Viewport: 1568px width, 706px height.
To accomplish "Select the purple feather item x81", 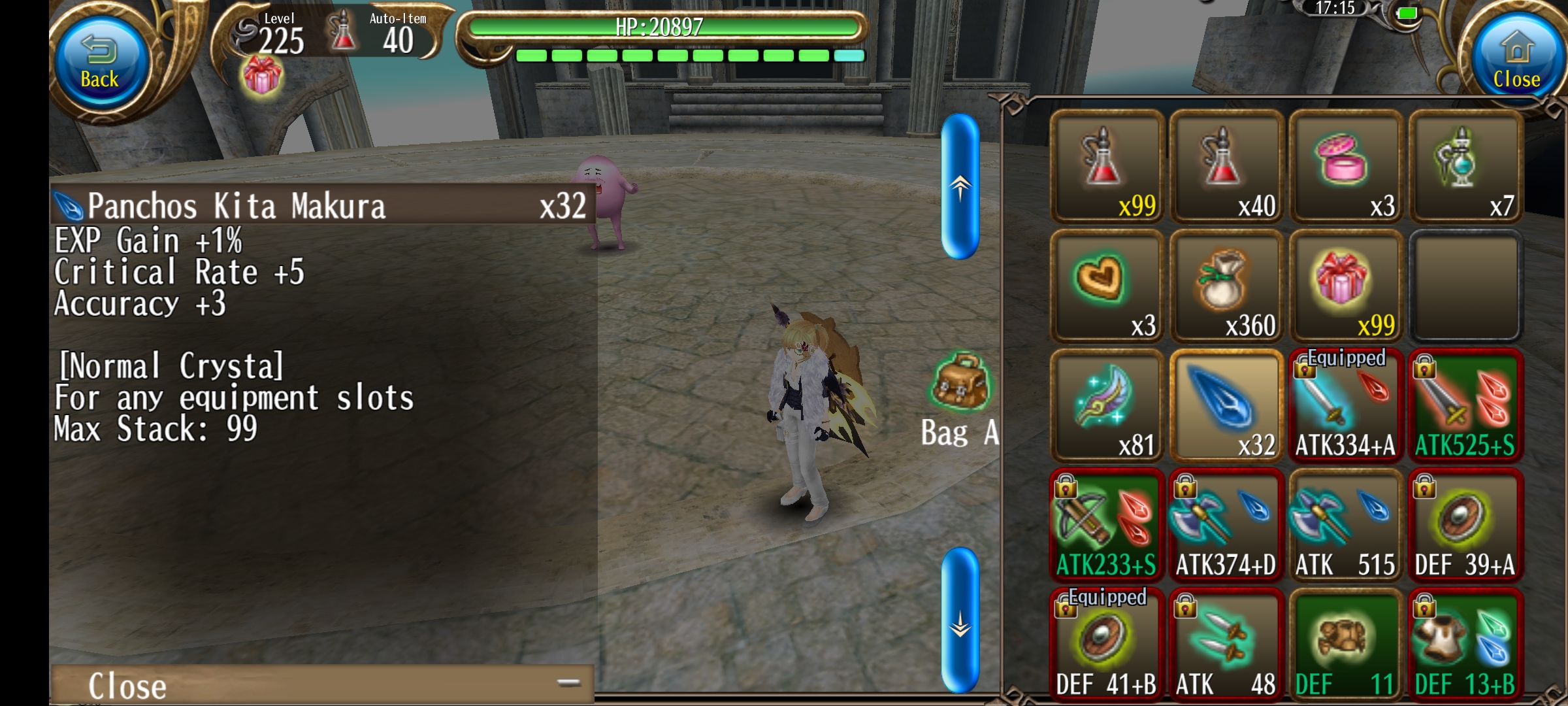I will 1106,406.
